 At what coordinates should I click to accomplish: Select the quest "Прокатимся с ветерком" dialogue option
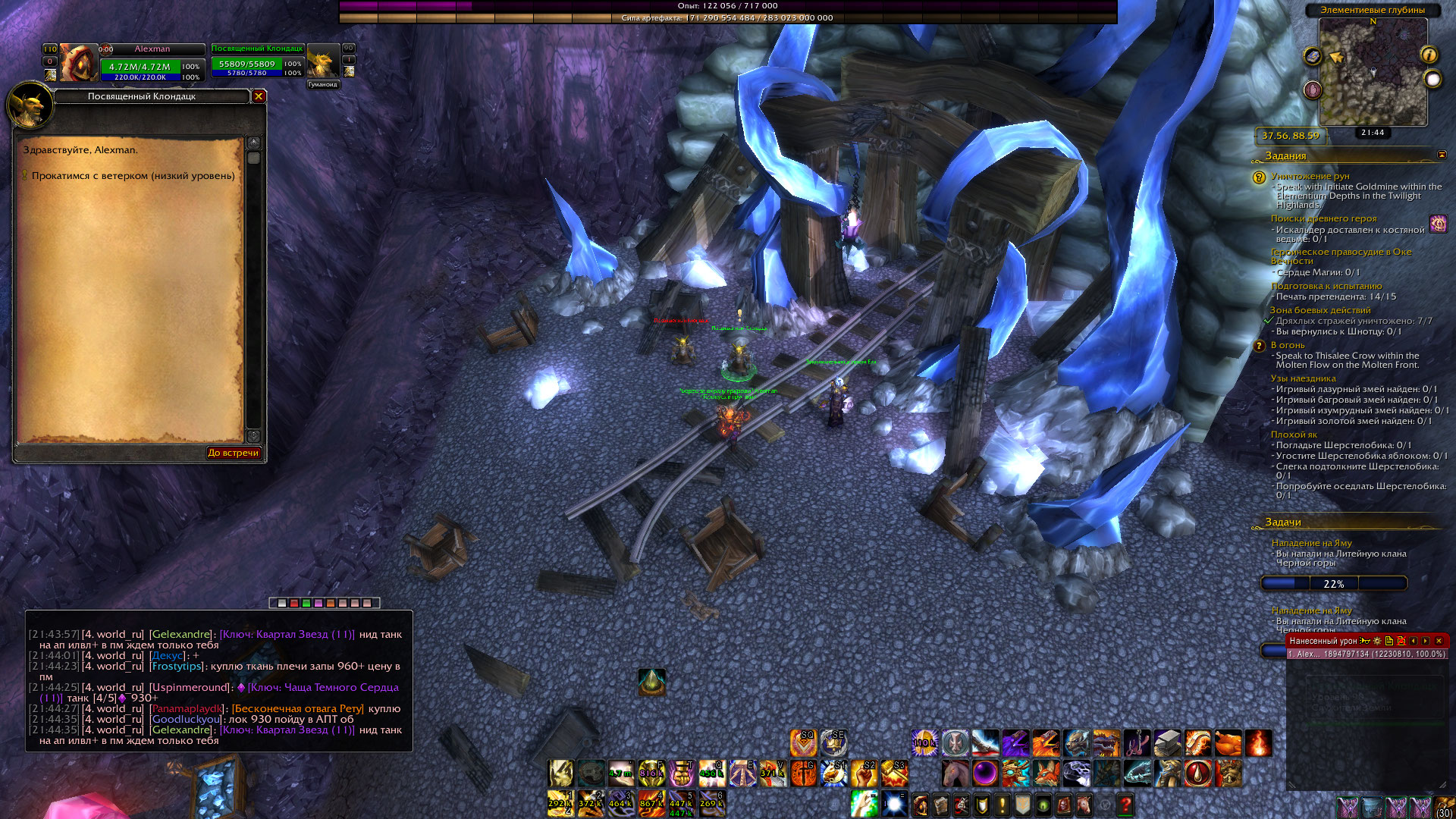[133, 176]
